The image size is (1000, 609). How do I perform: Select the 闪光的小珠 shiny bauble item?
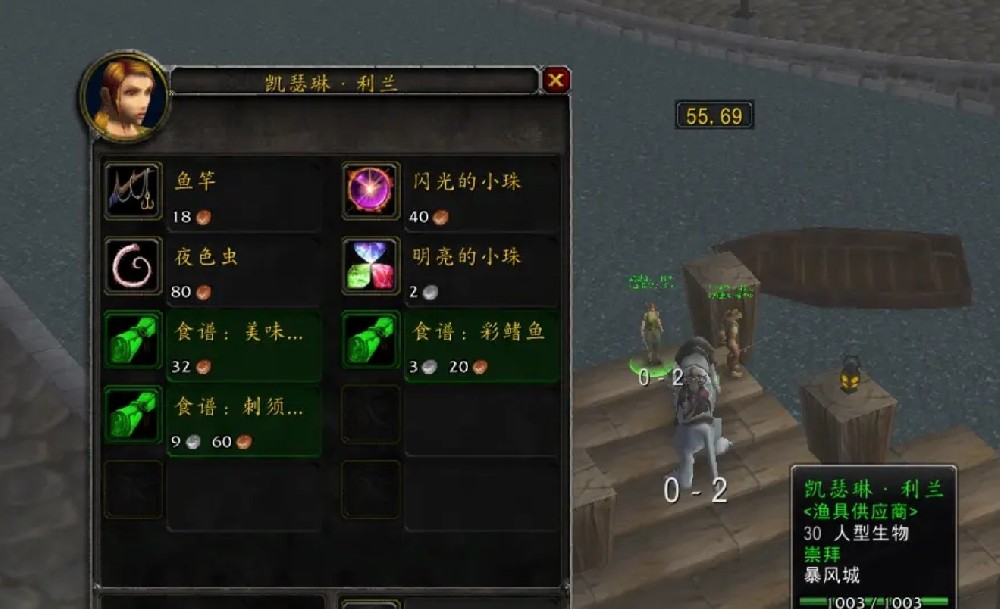pos(372,191)
